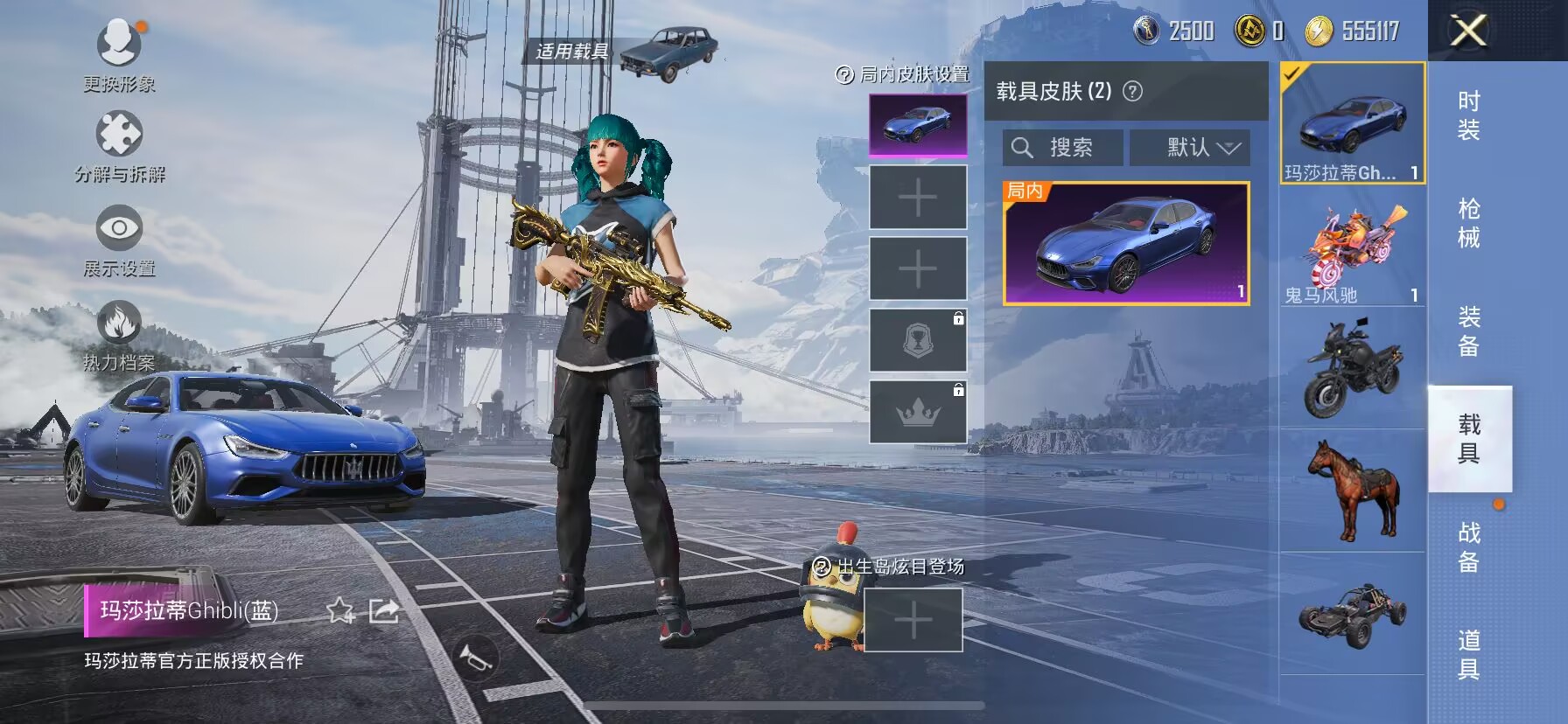Click the locked crown skin slot
This screenshot has width=1568, height=724.
pyautogui.click(x=917, y=413)
